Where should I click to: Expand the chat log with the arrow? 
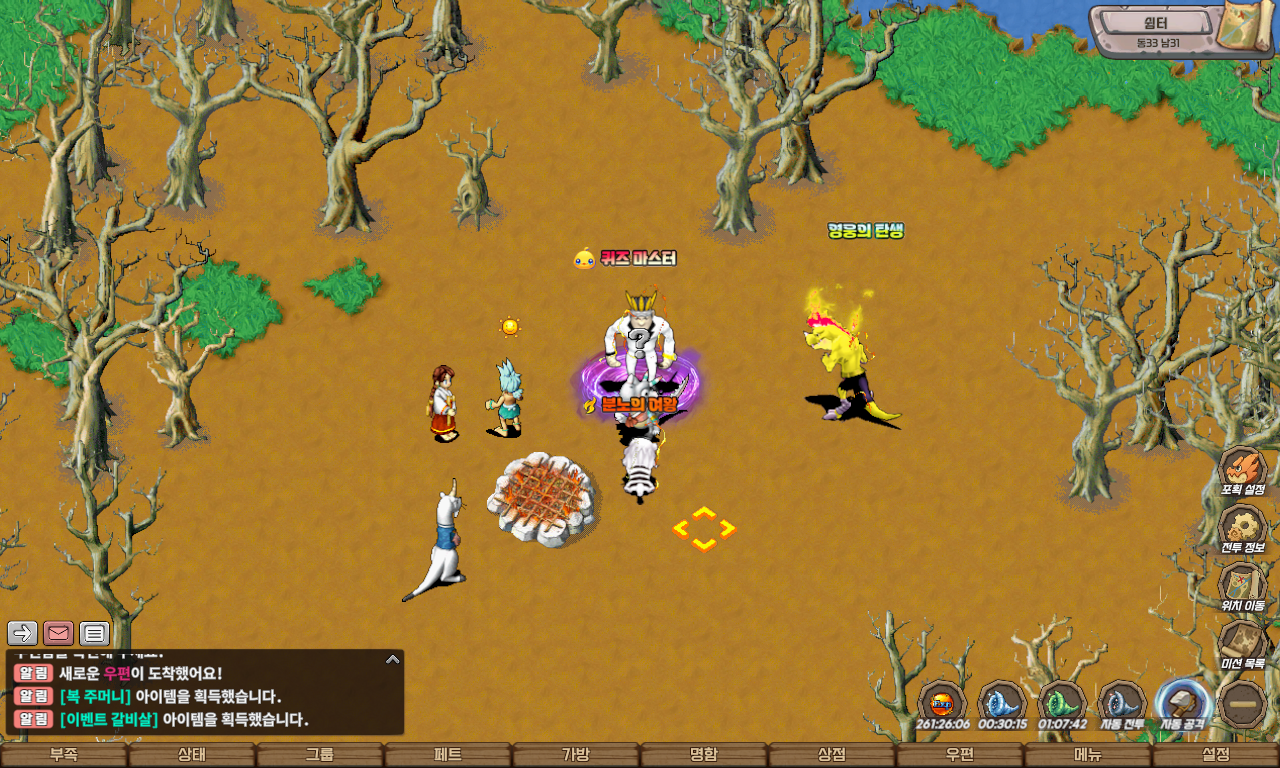[393, 659]
